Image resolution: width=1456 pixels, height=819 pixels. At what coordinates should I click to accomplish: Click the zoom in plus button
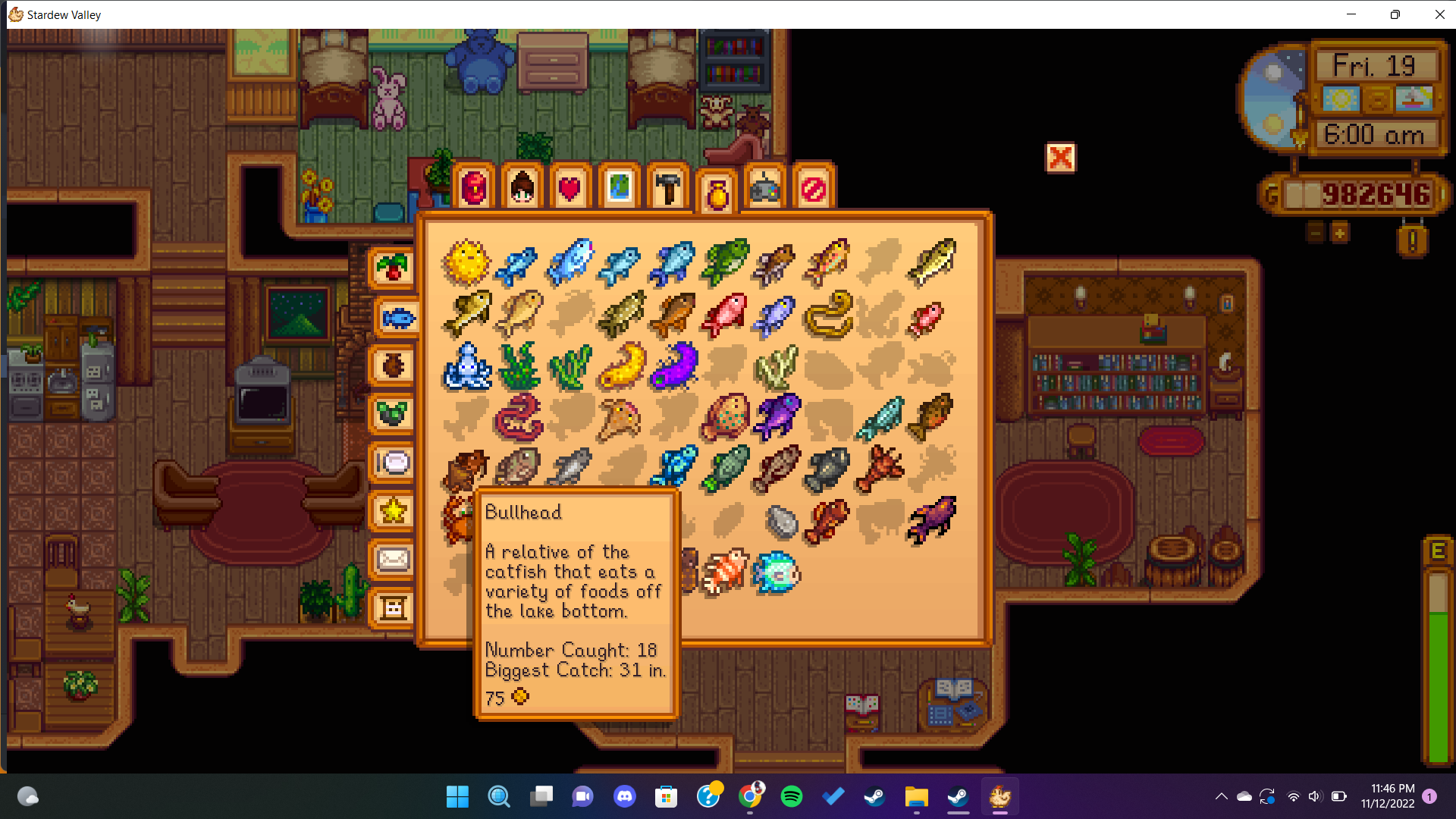click(x=1340, y=233)
